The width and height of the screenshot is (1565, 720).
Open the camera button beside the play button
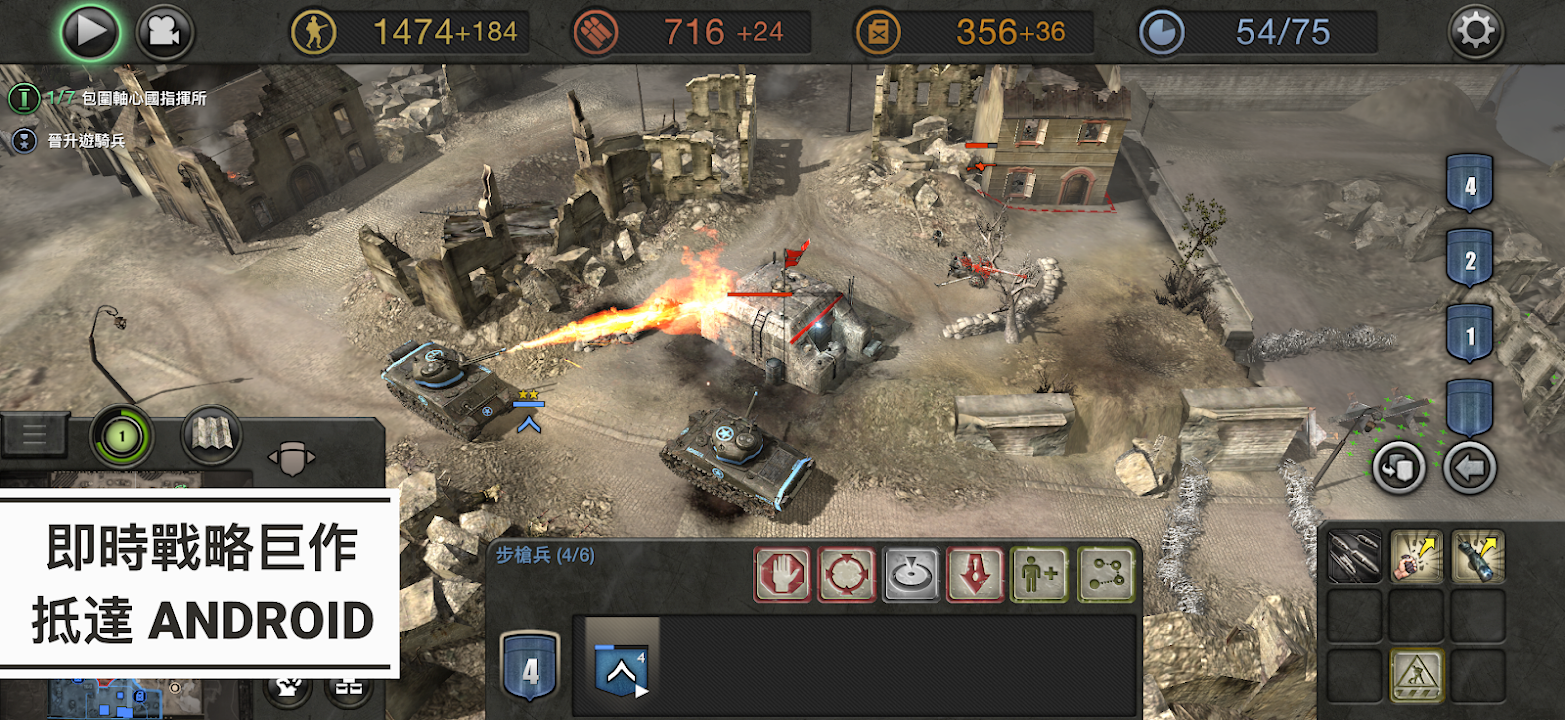(x=165, y=32)
